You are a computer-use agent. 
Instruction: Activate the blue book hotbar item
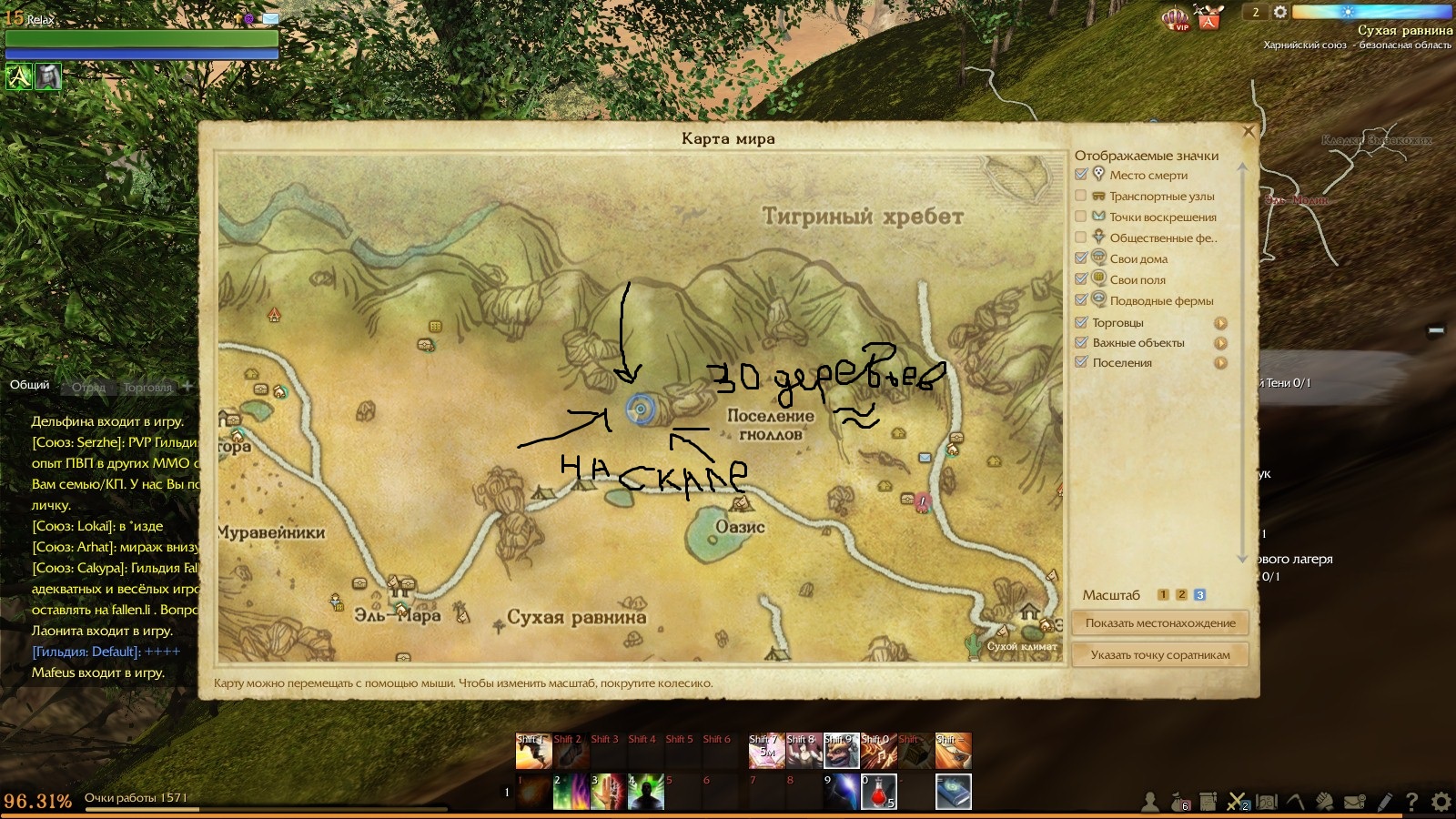pos(953,792)
